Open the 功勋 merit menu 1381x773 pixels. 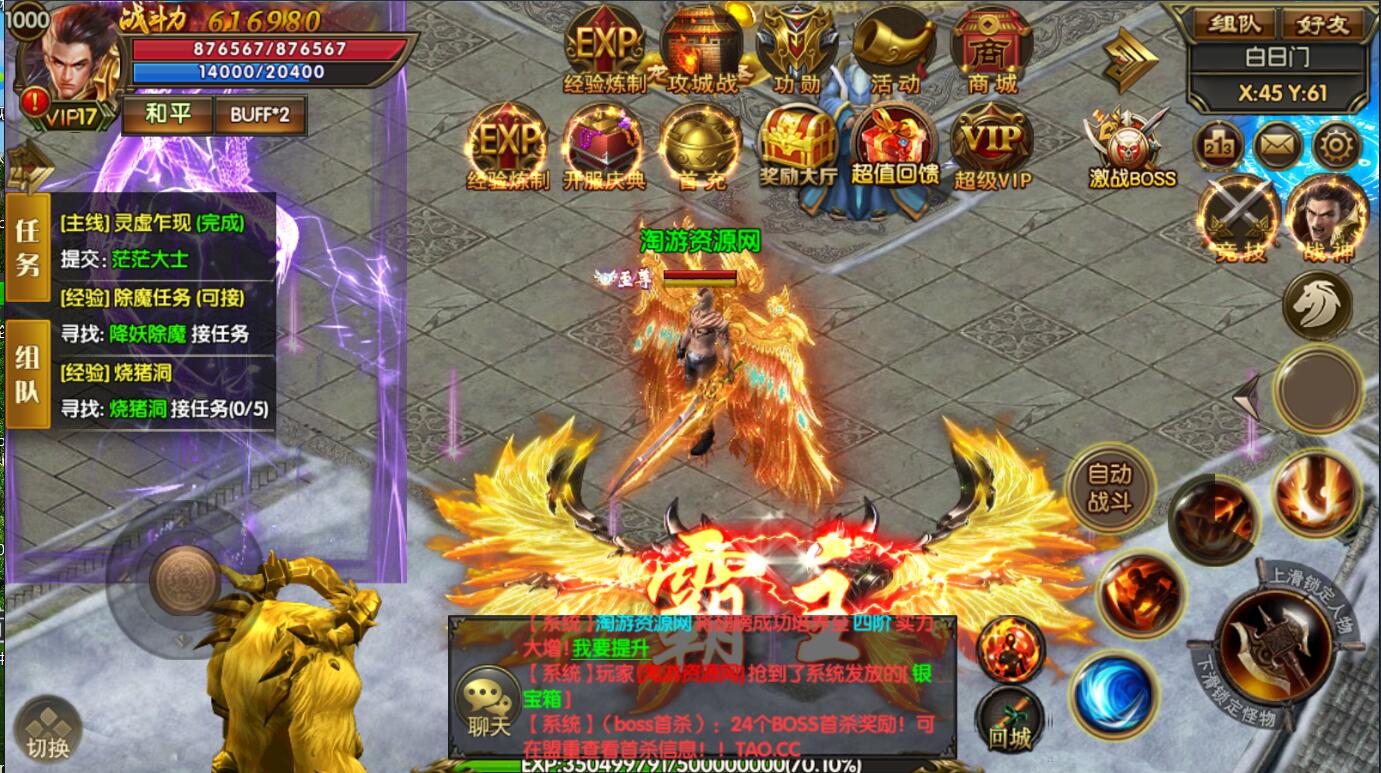[x=795, y=52]
